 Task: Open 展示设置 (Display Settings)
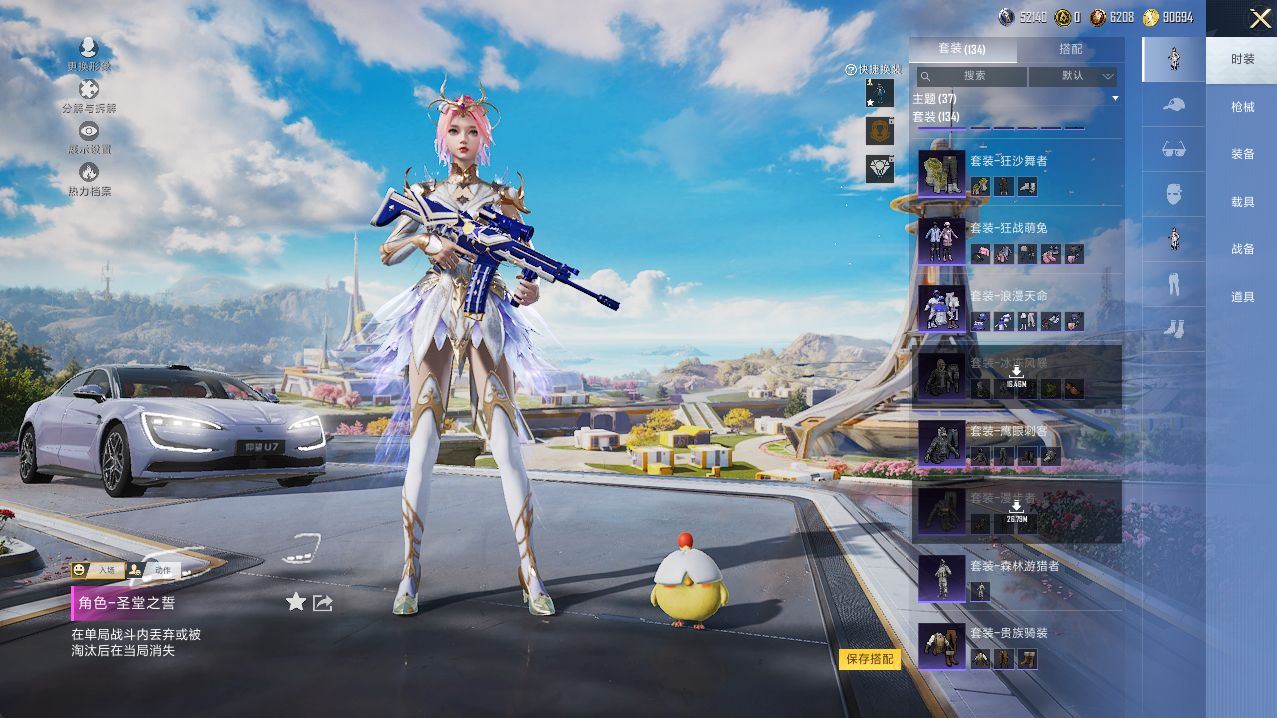(x=89, y=137)
